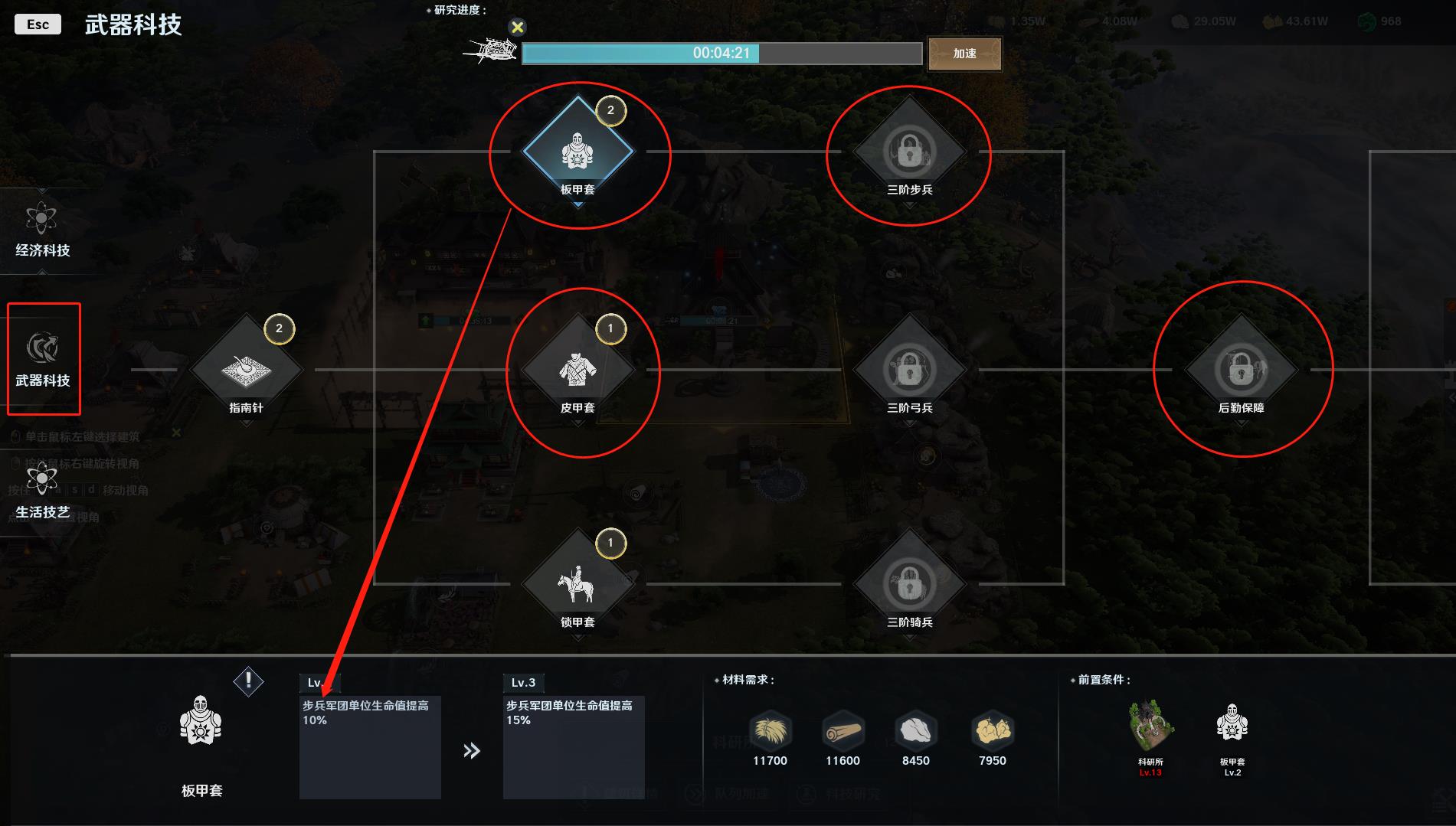
Task: Switch to the 经济科技 tab
Action: (x=42, y=230)
